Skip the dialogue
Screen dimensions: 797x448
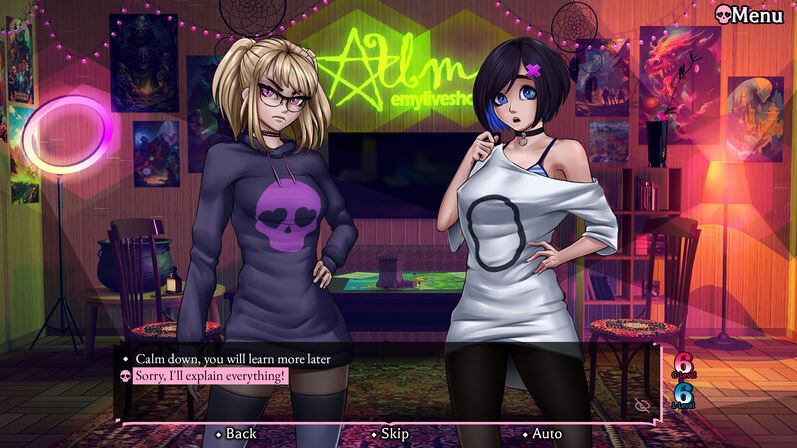pos(394,434)
